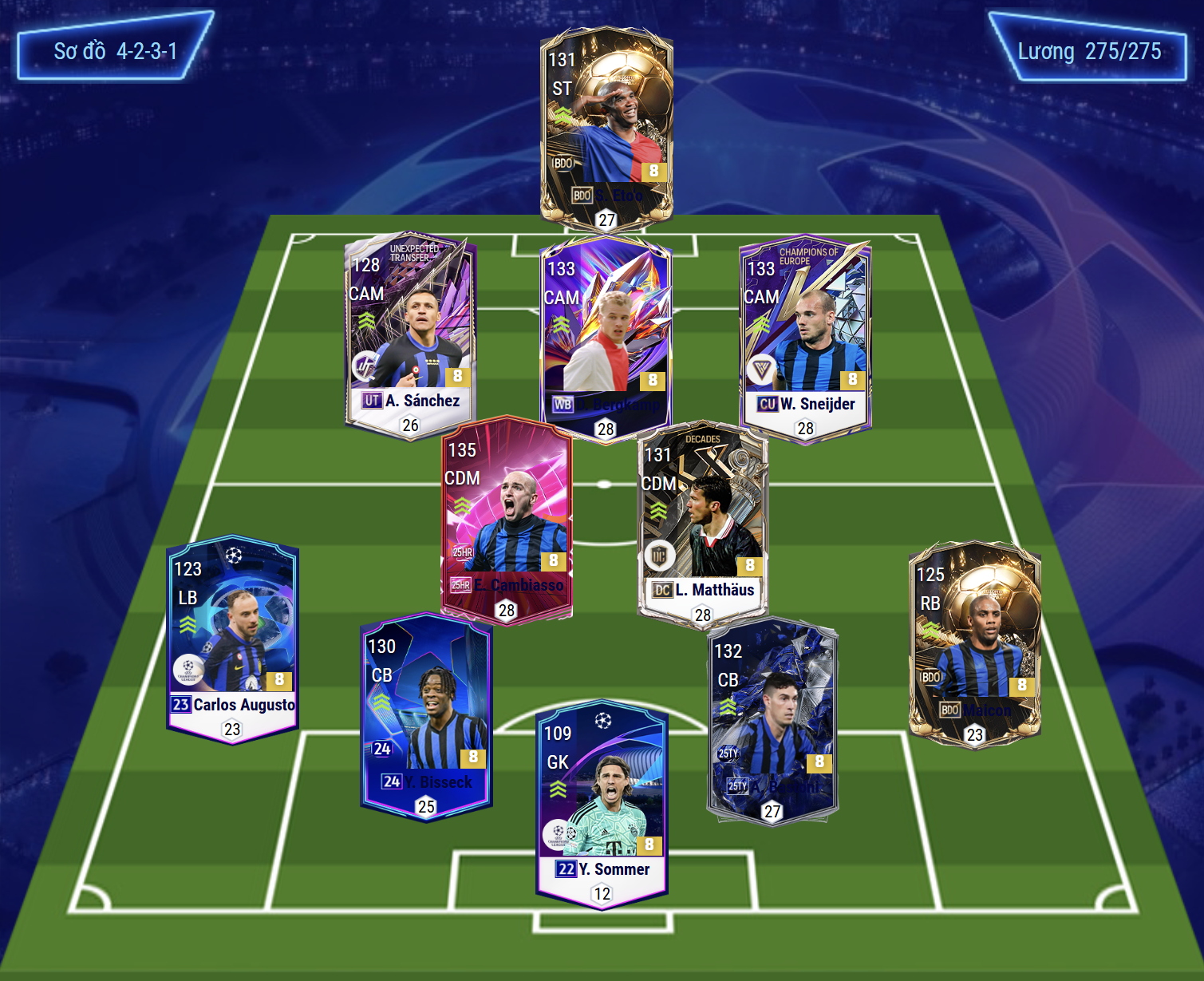Choose the Y. Sommer goalkeeper card
1204x981 pixels.
602,804
